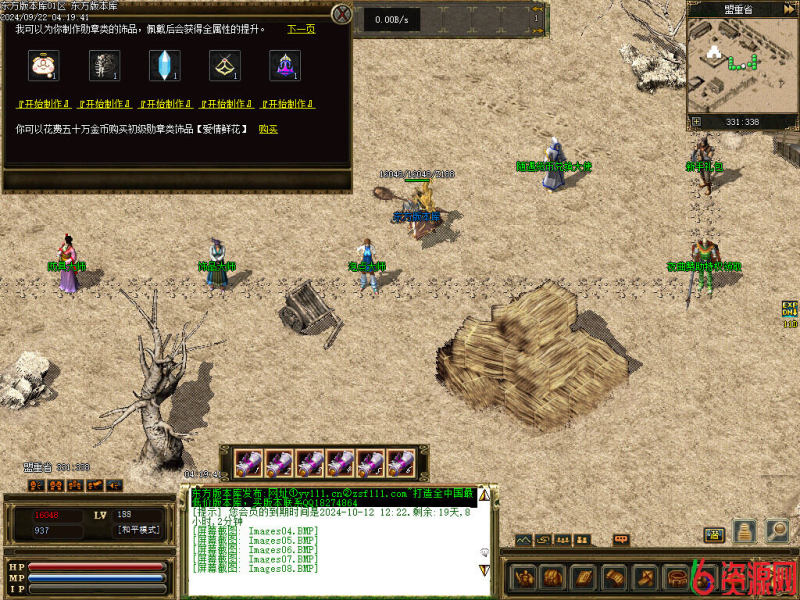Screen dimensions: 800x600
Task: Click the stacked tower ranking button
Action: (744, 531)
